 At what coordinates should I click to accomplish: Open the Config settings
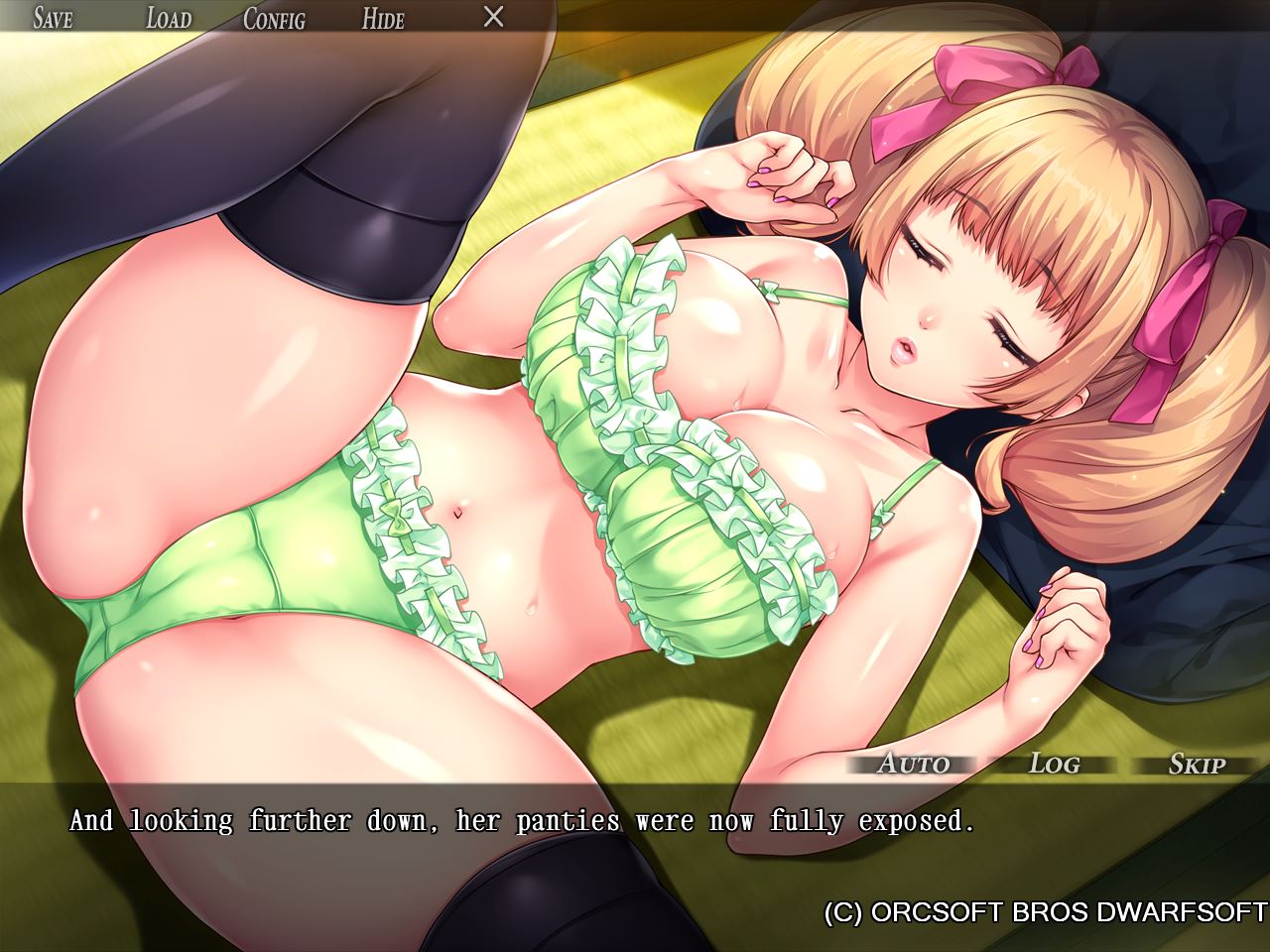274,18
